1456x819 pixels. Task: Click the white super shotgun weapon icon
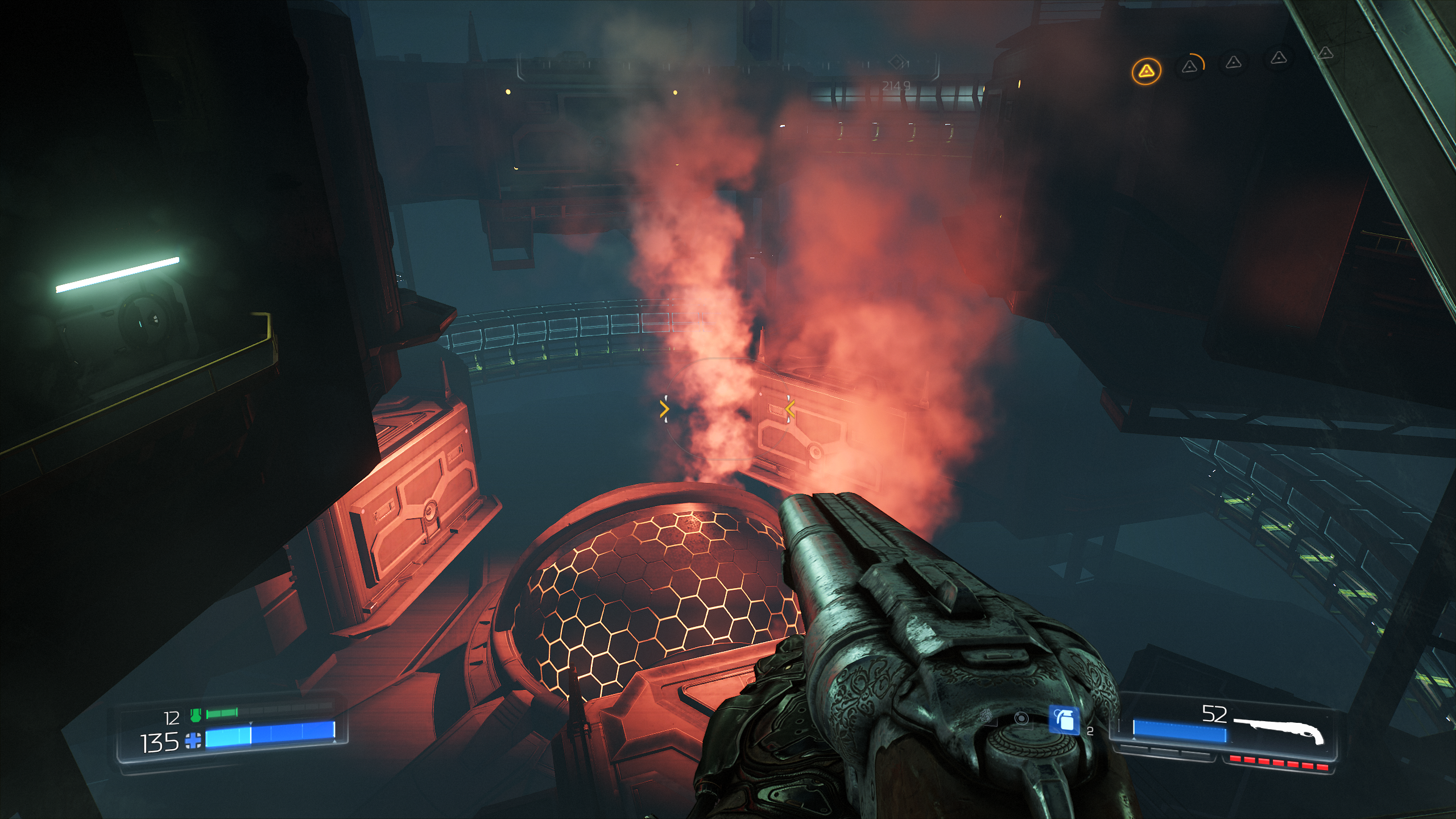(x=1281, y=730)
